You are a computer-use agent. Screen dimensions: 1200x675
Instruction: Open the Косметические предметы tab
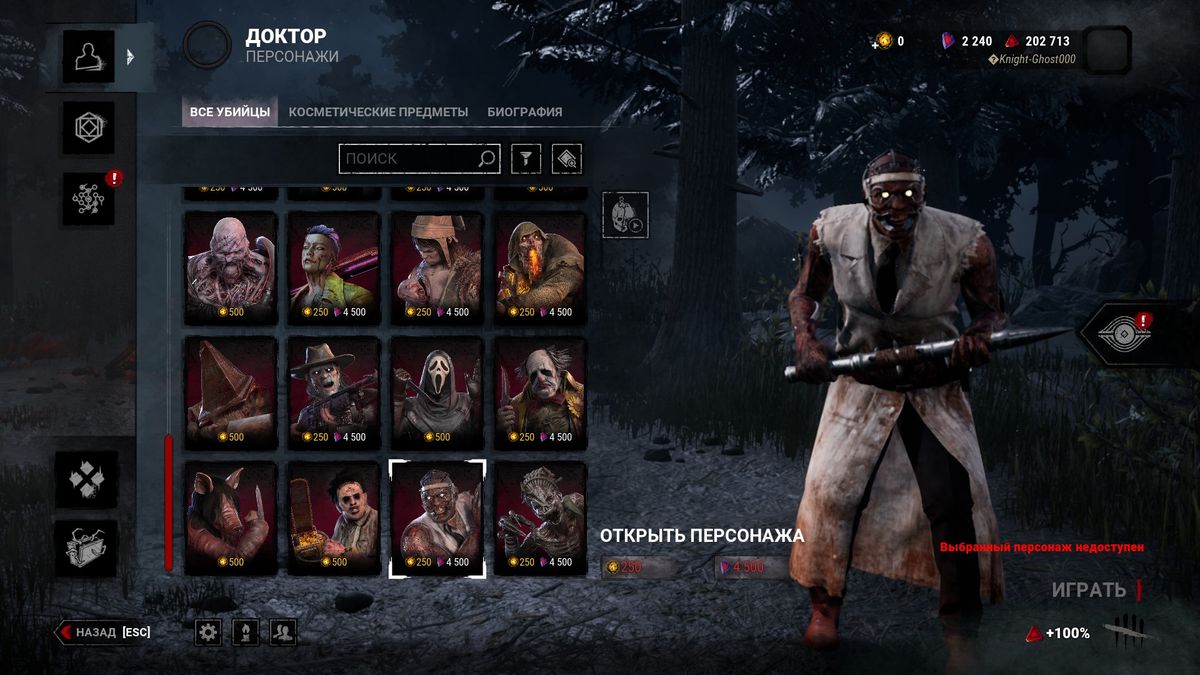378,112
